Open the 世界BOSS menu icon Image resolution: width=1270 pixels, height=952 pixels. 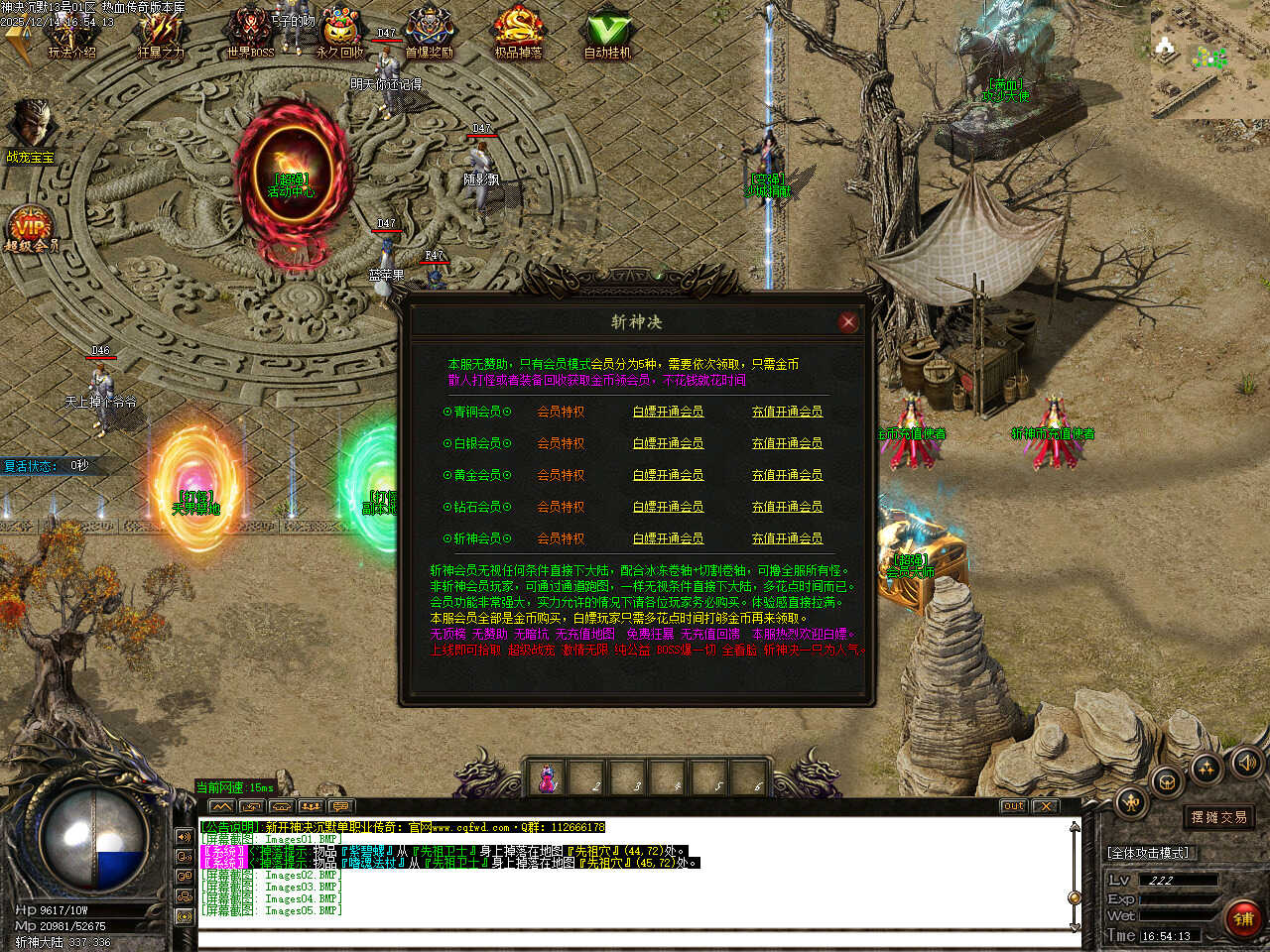pyautogui.click(x=250, y=35)
